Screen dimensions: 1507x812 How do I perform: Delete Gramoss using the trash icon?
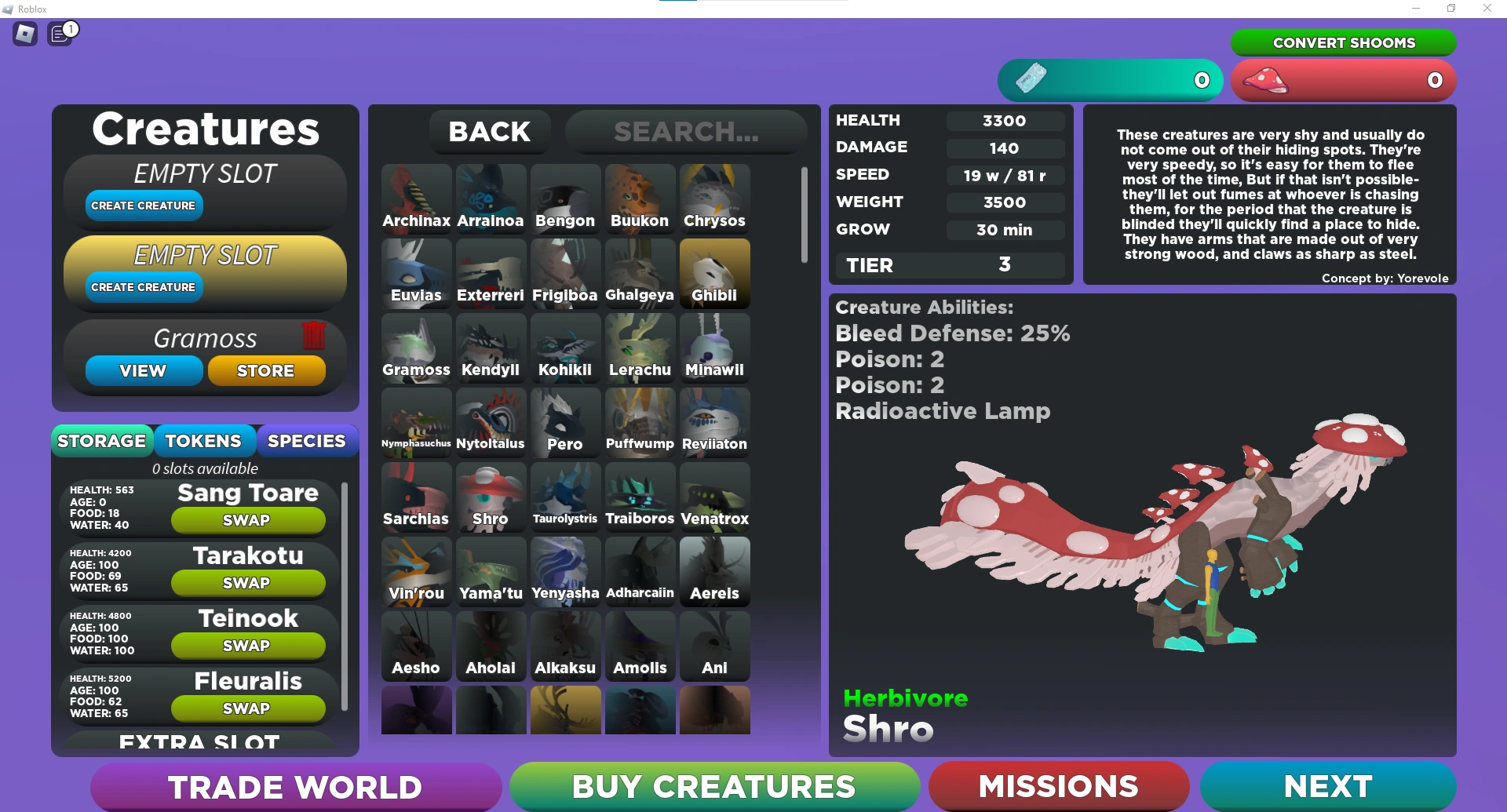pyautogui.click(x=314, y=336)
